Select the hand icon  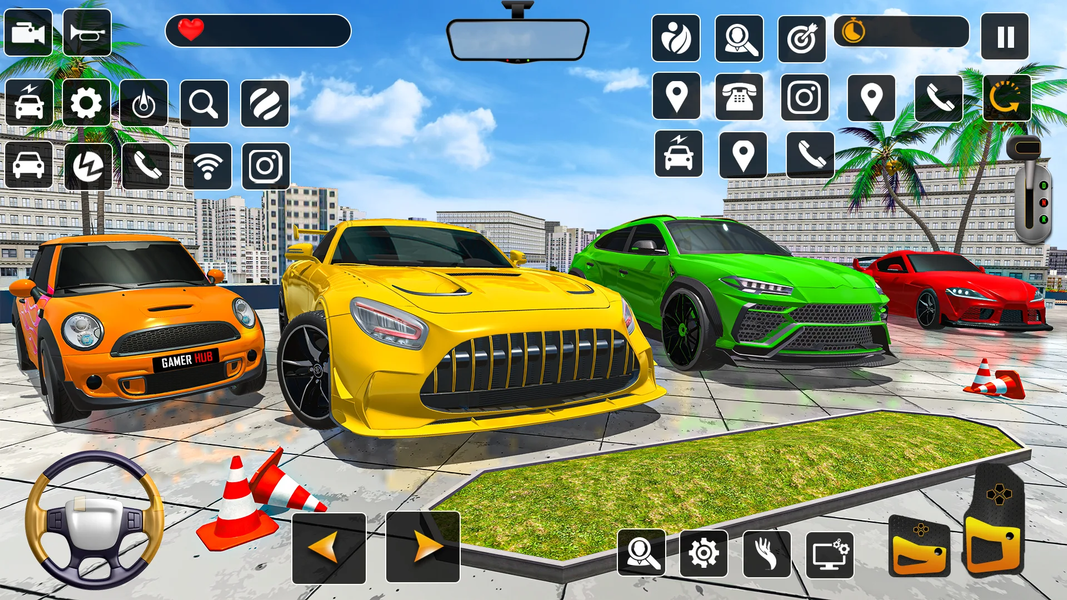(x=767, y=553)
